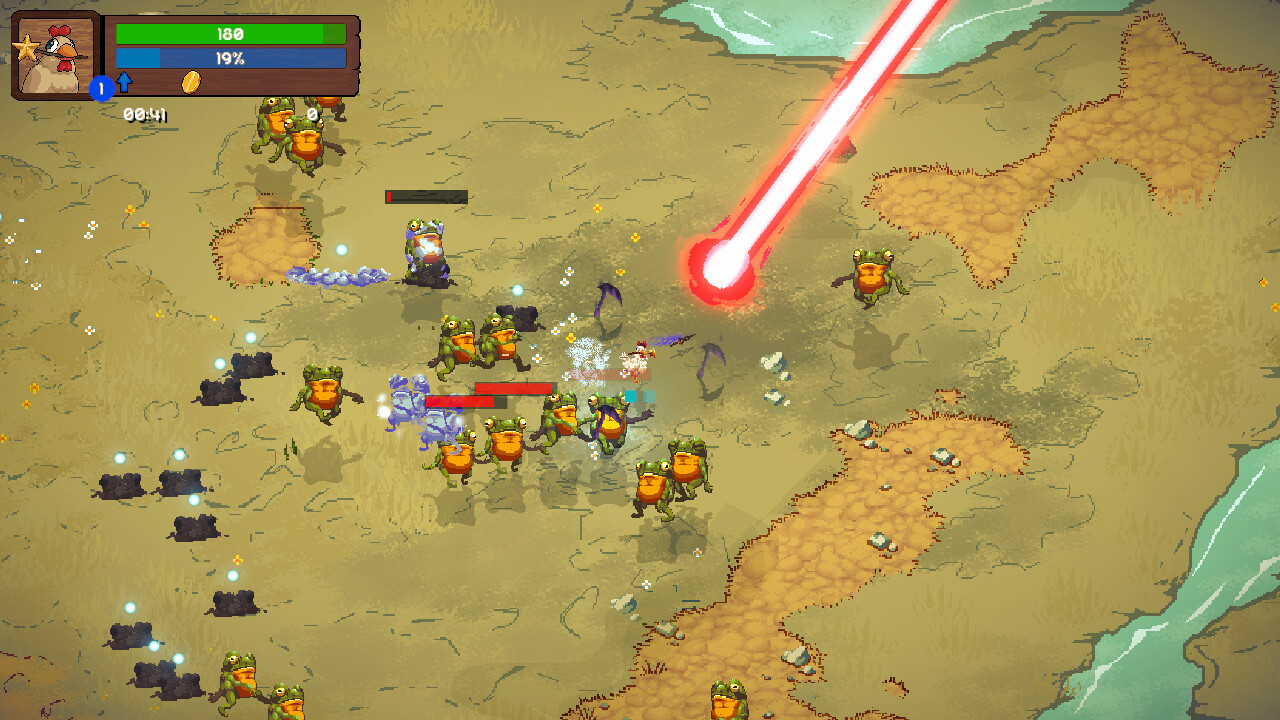Click the blue XP bar at 19 percent

230,57
